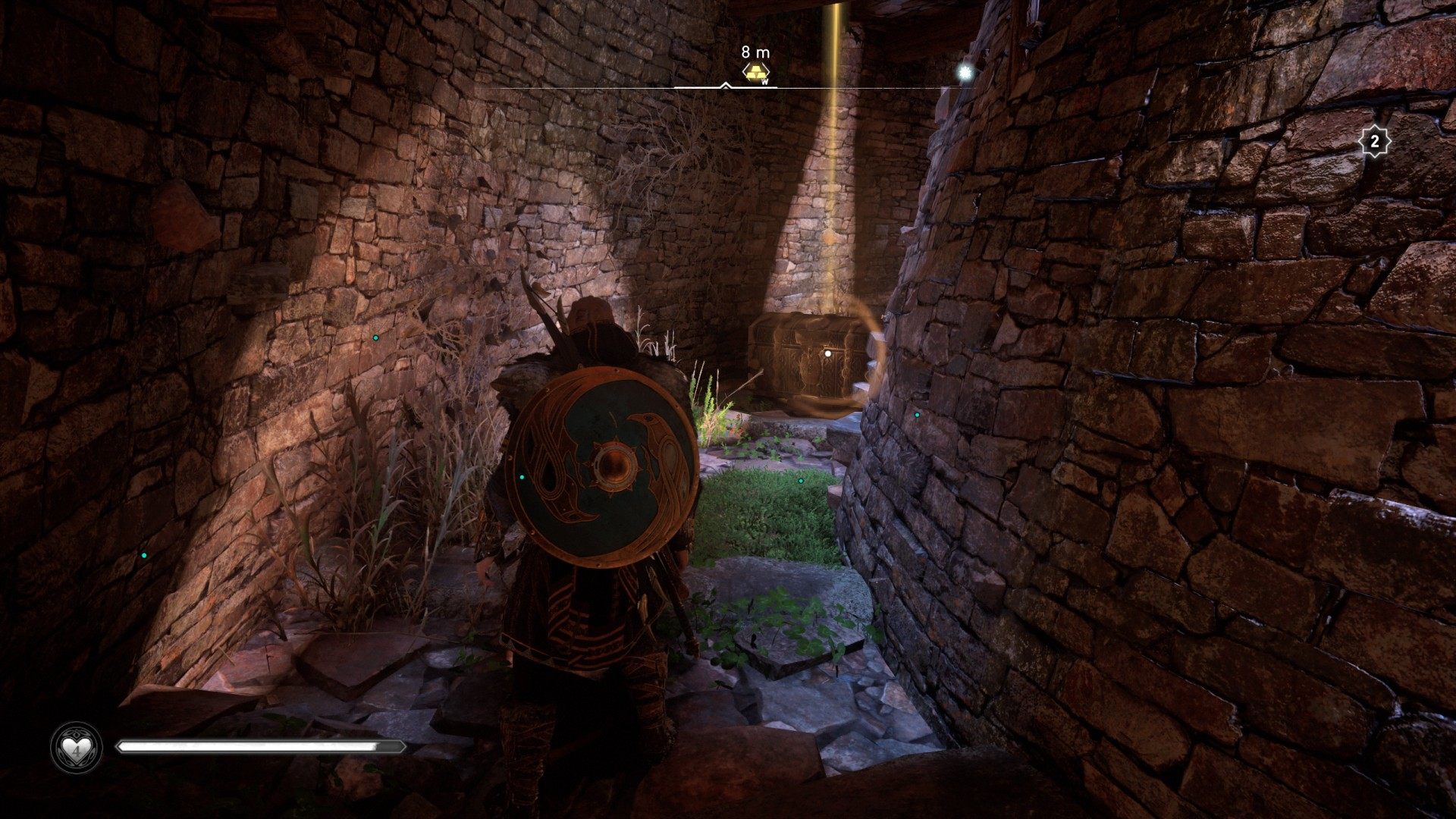
Task: Select the ration heart icon
Action: coord(77,747)
